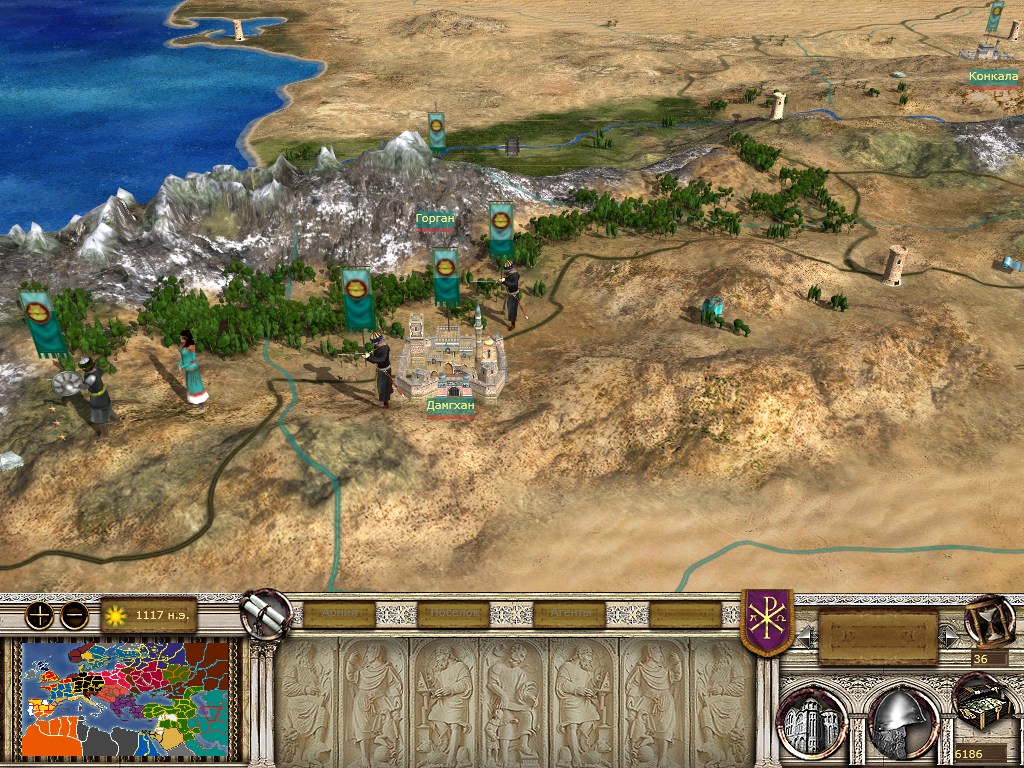1024x768 pixels.
Task: End the turn with the hourglass
Action: tap(988, 620)
